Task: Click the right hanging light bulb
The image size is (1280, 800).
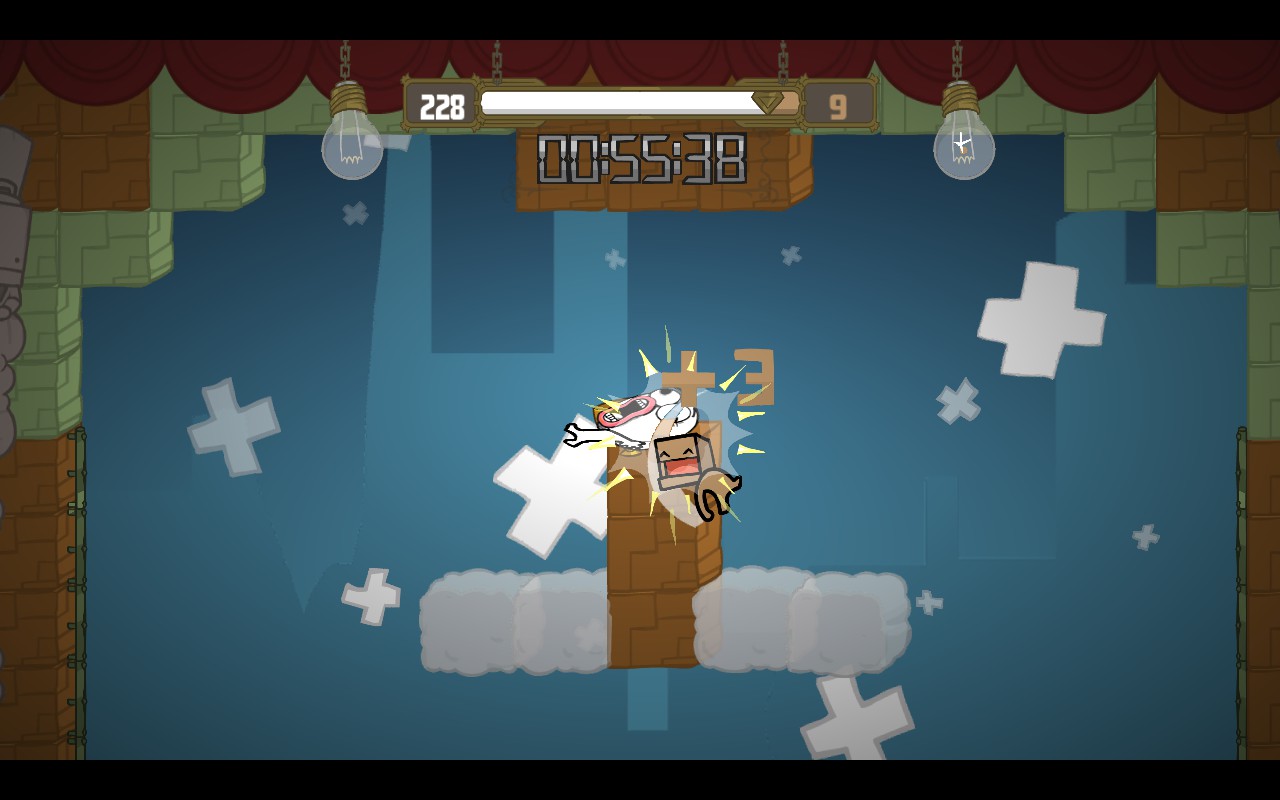Action: point(963,147)
